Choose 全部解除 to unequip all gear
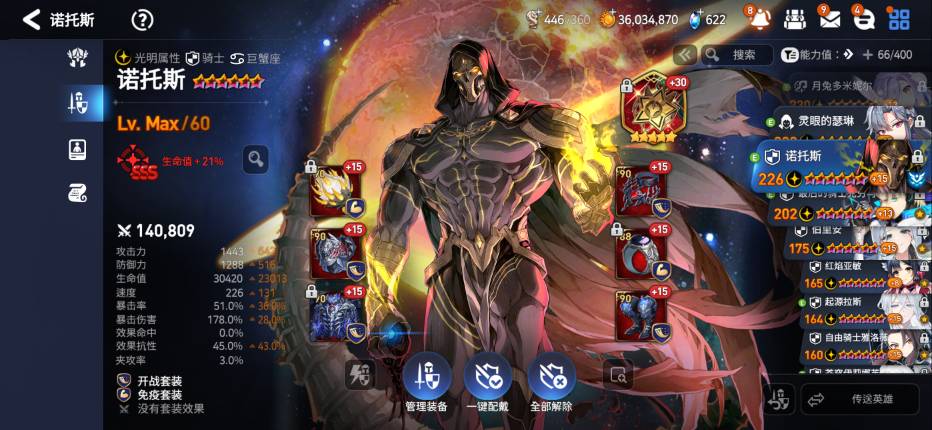Viewport: 932px width, 430px height. pos(551,379)
